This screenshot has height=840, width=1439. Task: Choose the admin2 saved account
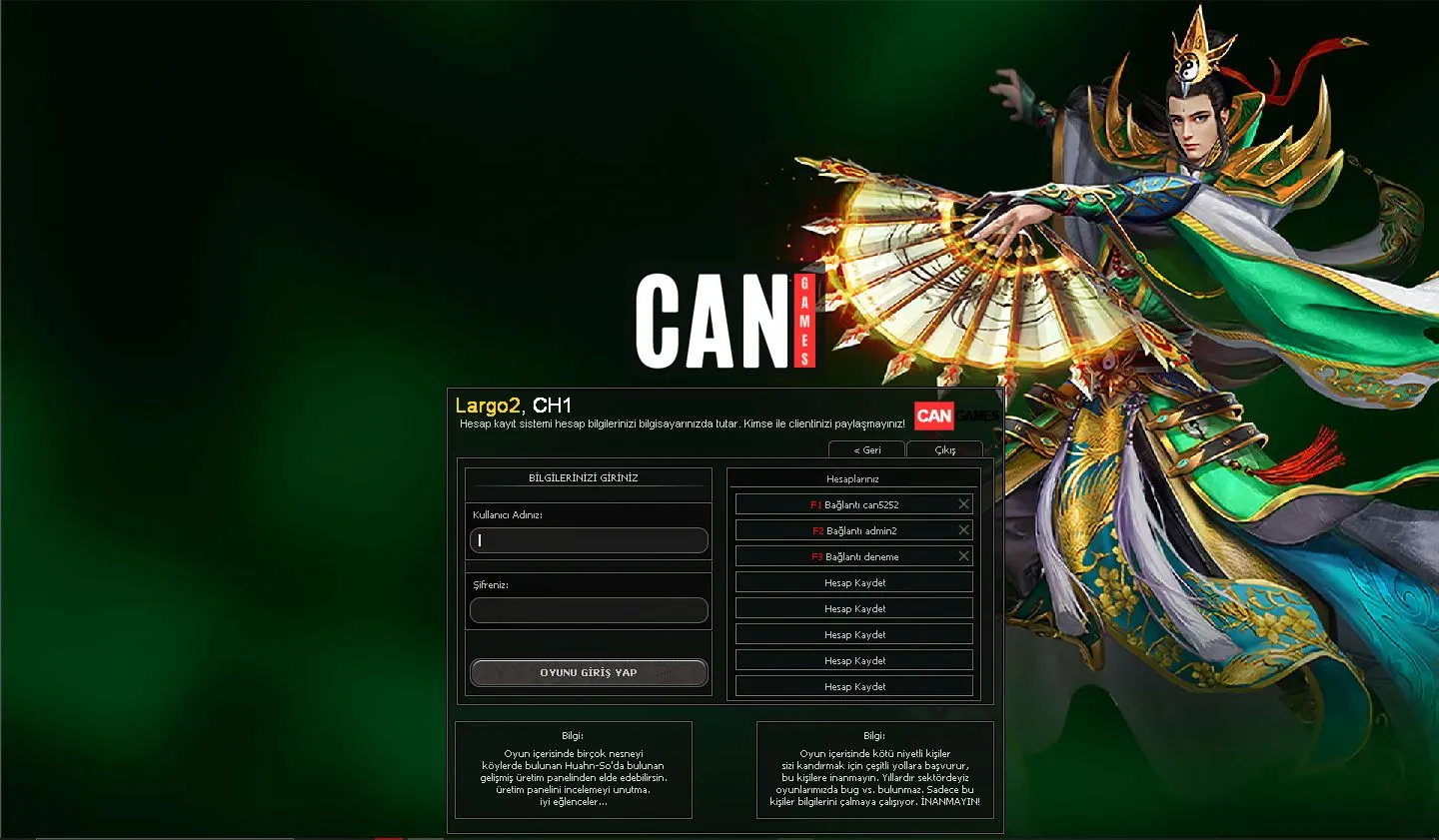click(844, 530)
